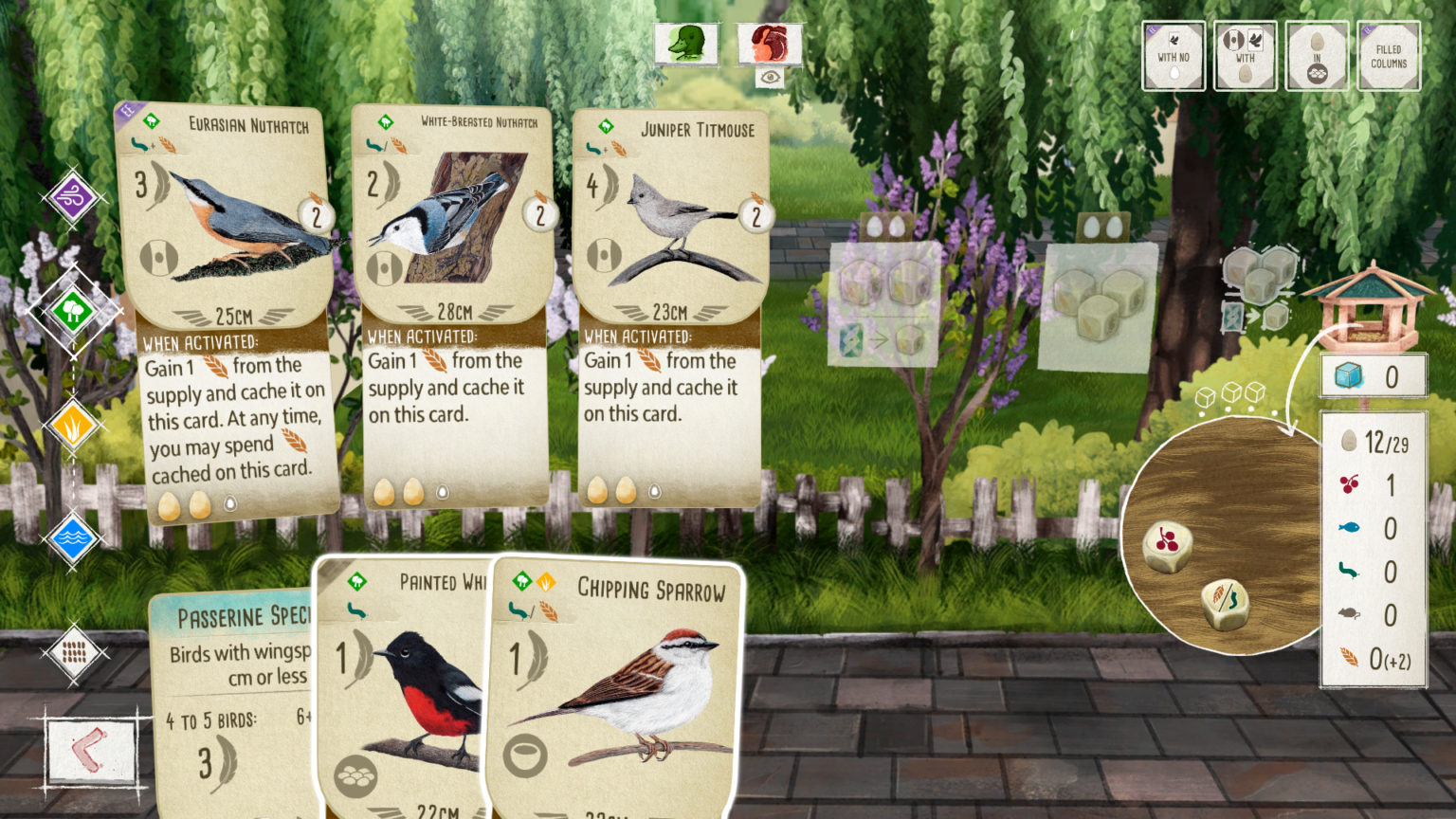The image size is (1456, 819).
Task: Toggle the eye icon under the player portrait
Action: (x=770, y=75)
